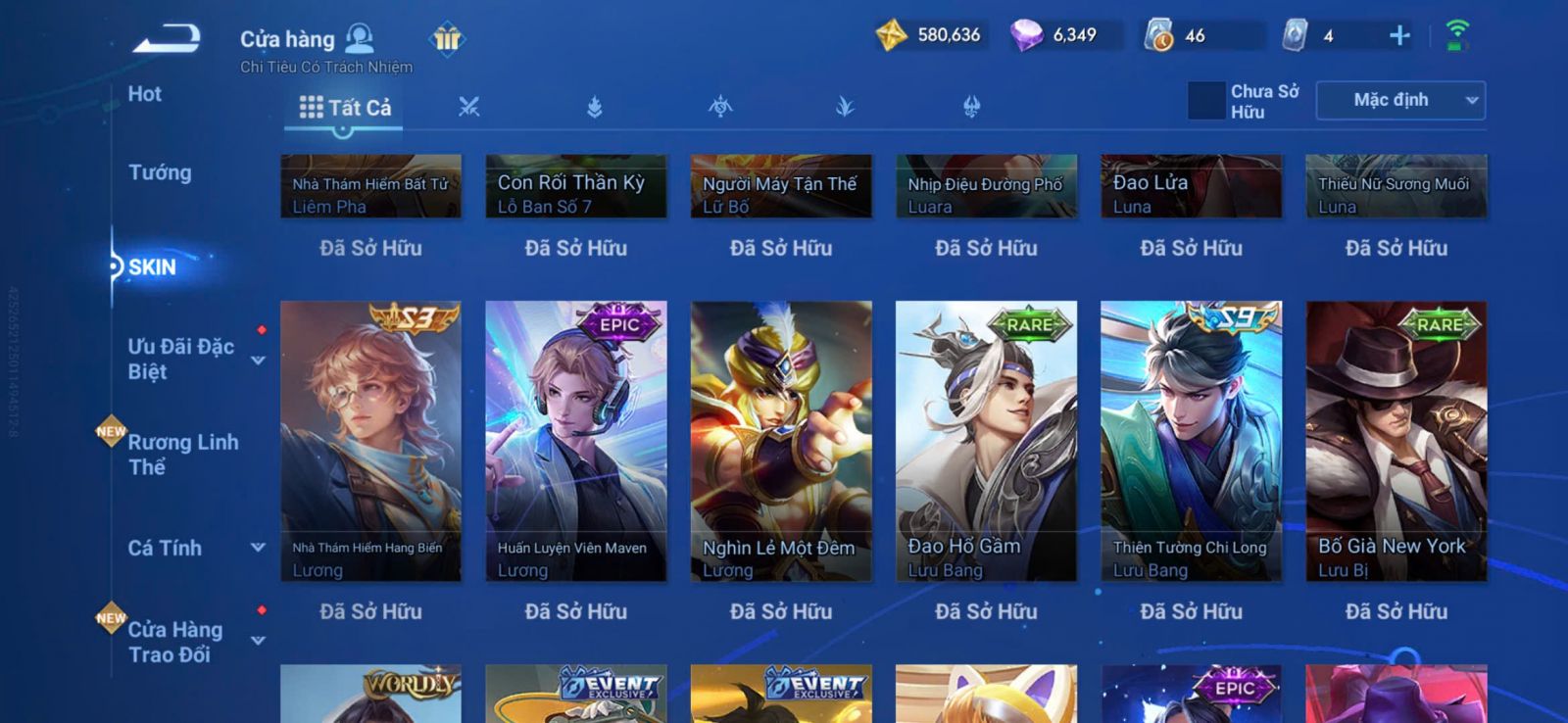View the Đao Hổ Gầm skin card
1568x723 pixels.
(x=986, y=441)
